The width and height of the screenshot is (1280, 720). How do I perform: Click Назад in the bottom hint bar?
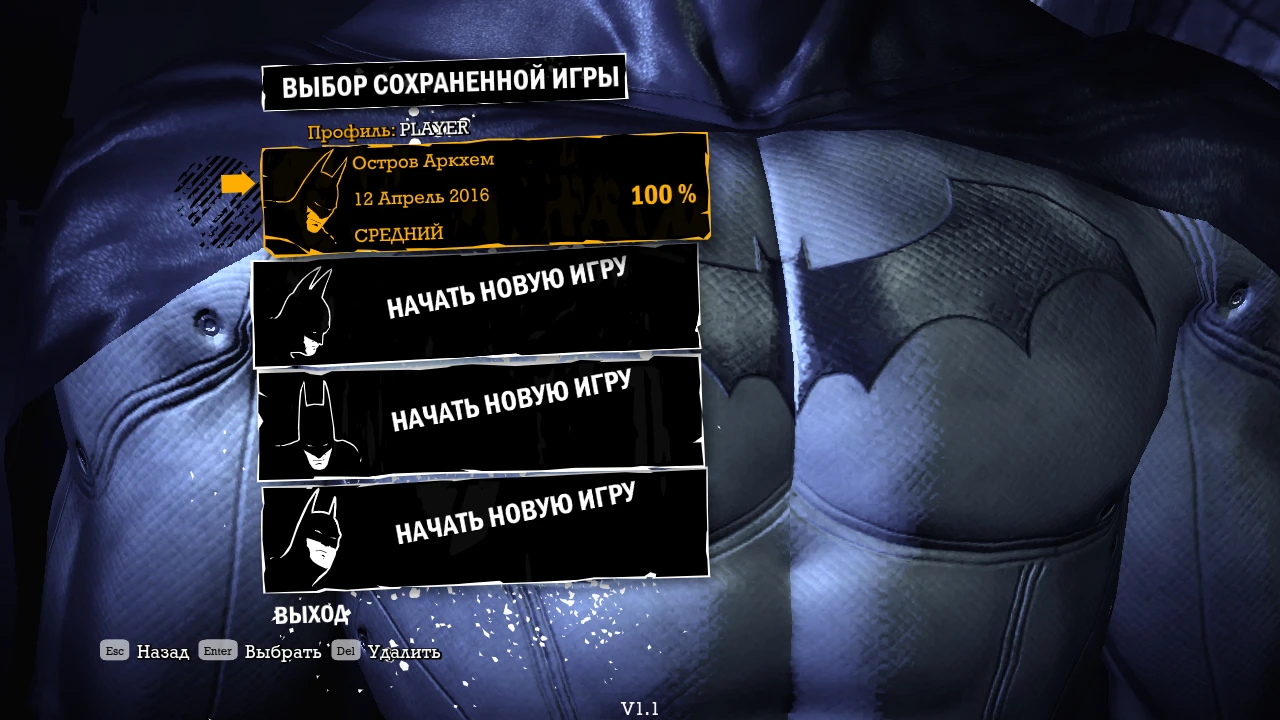click(x=163, y=651)
